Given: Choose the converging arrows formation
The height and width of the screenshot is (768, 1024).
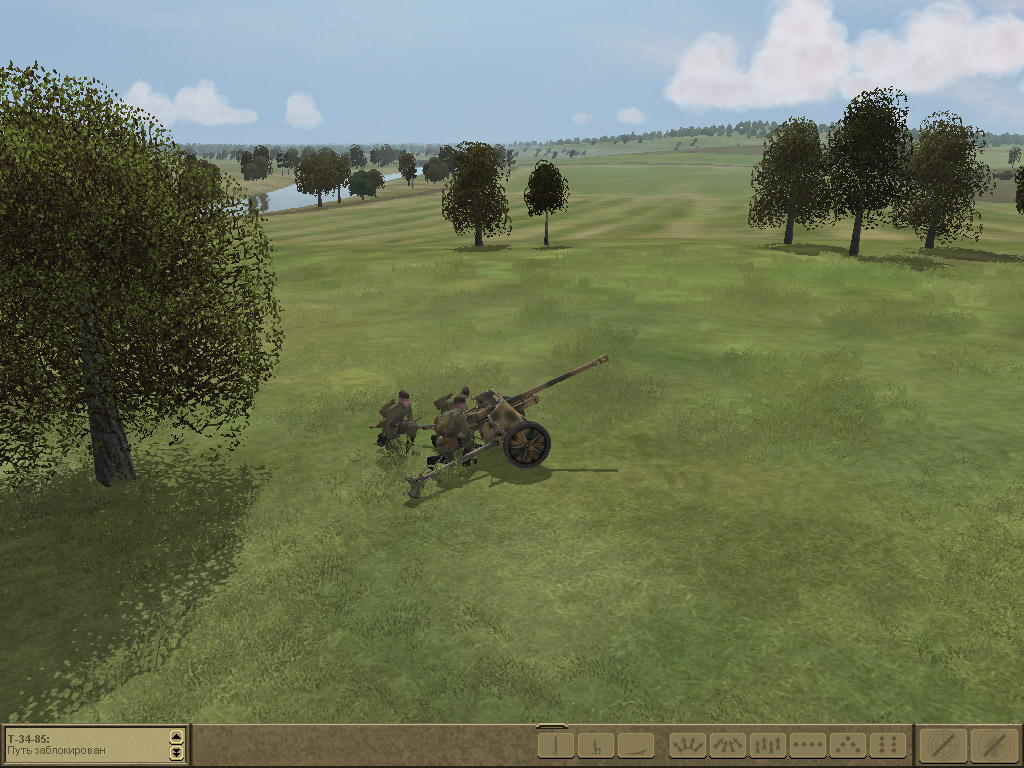Looking at the screenshot, I should tap(727, 745).
